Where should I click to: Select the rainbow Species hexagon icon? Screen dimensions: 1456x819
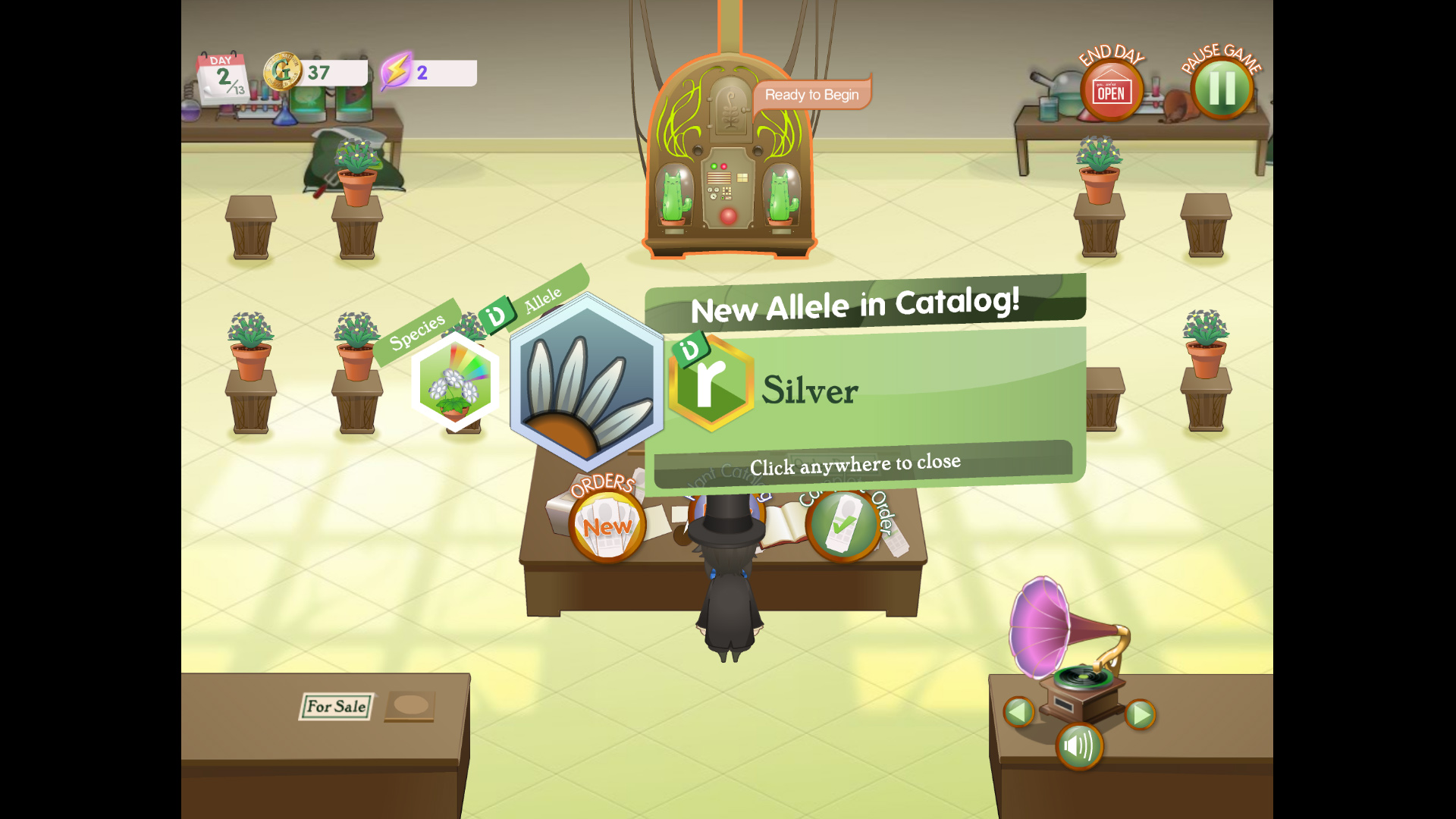pyautogui.click(x=456, y=384)
